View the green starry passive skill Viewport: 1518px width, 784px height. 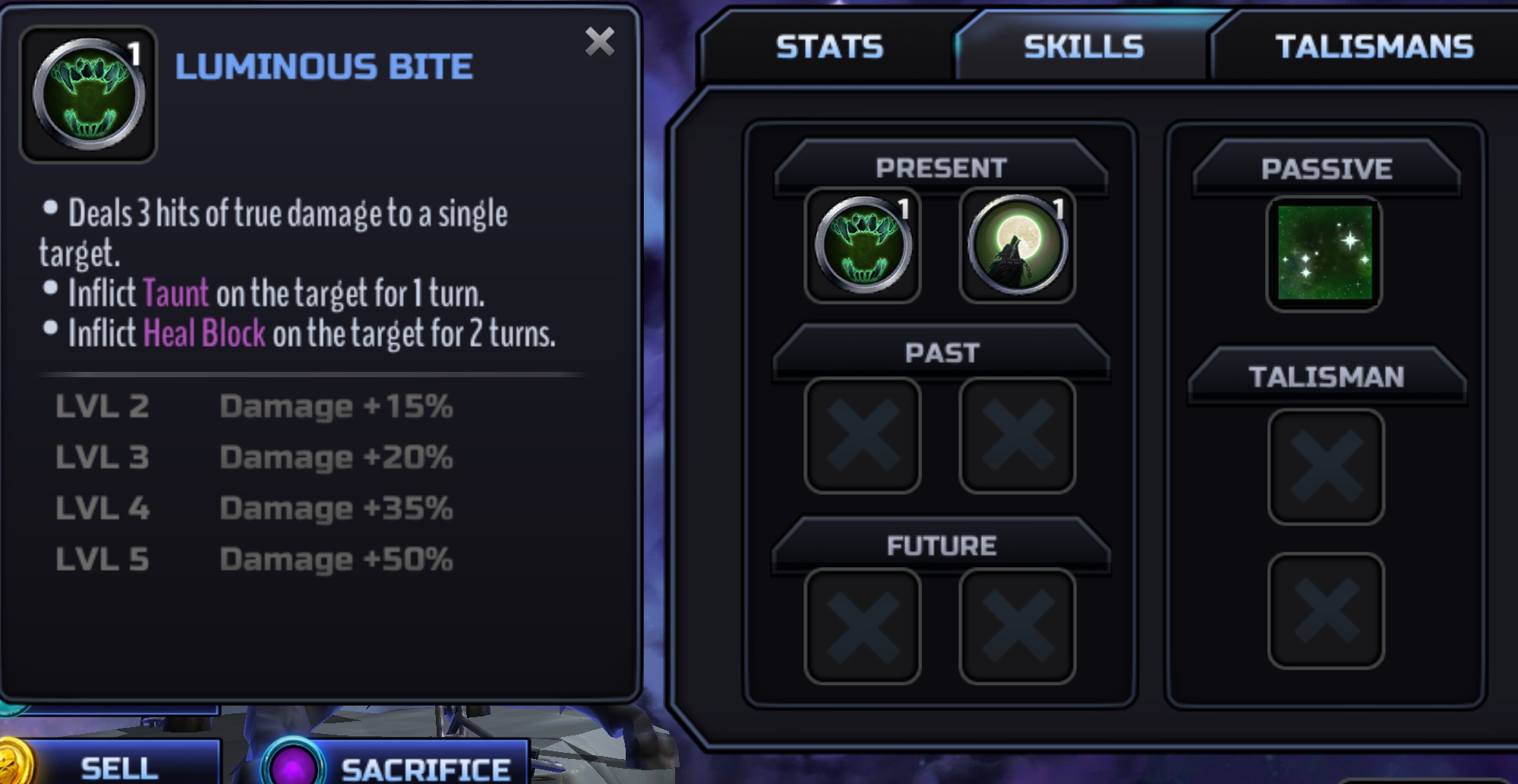[x=1325, y=253]
